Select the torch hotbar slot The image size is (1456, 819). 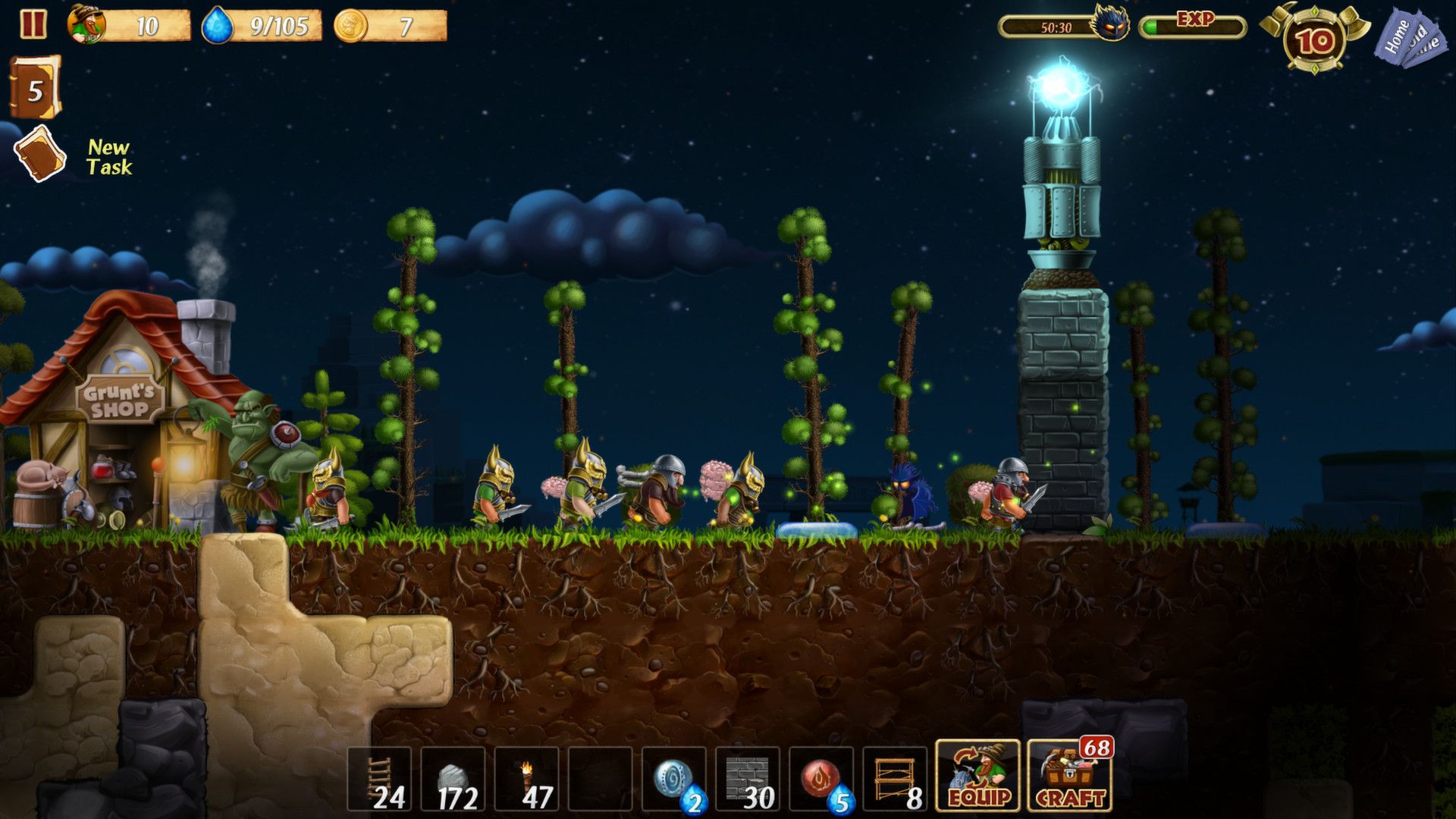(x=526, y=779)
